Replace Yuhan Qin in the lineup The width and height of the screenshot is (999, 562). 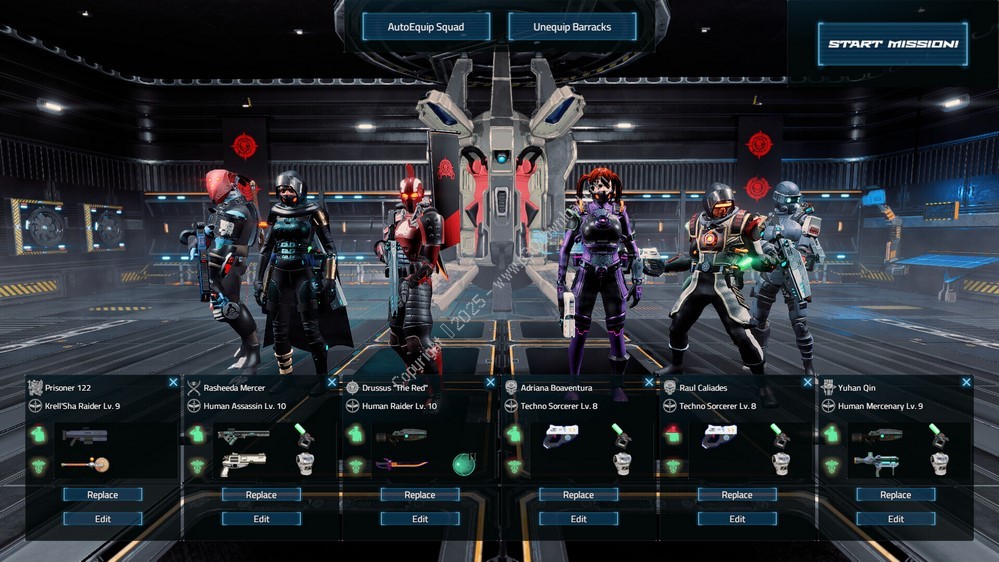(896, 495)
